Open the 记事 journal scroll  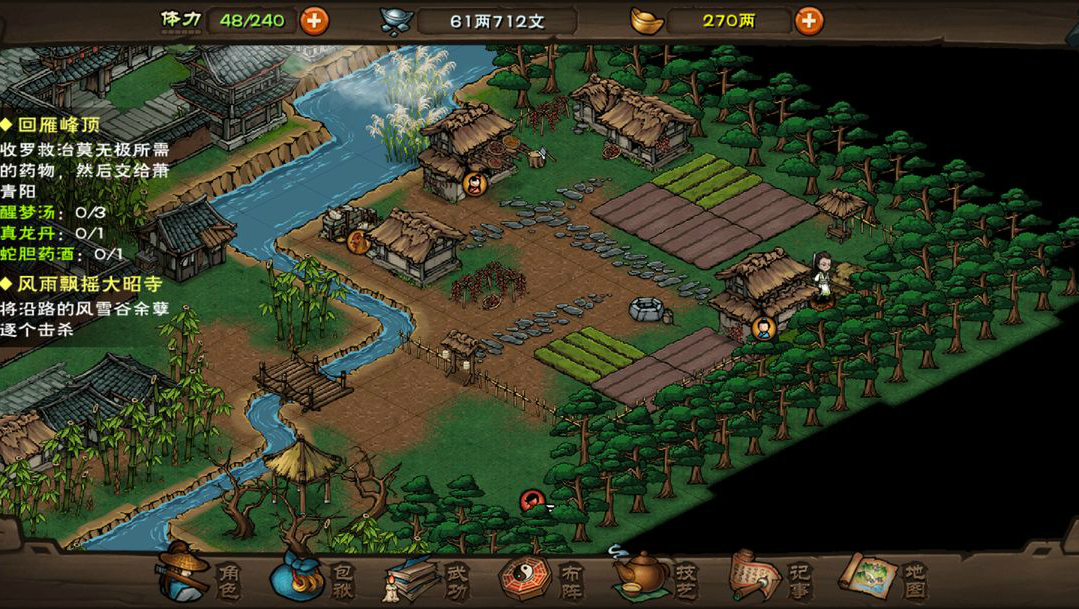(770, 576)
